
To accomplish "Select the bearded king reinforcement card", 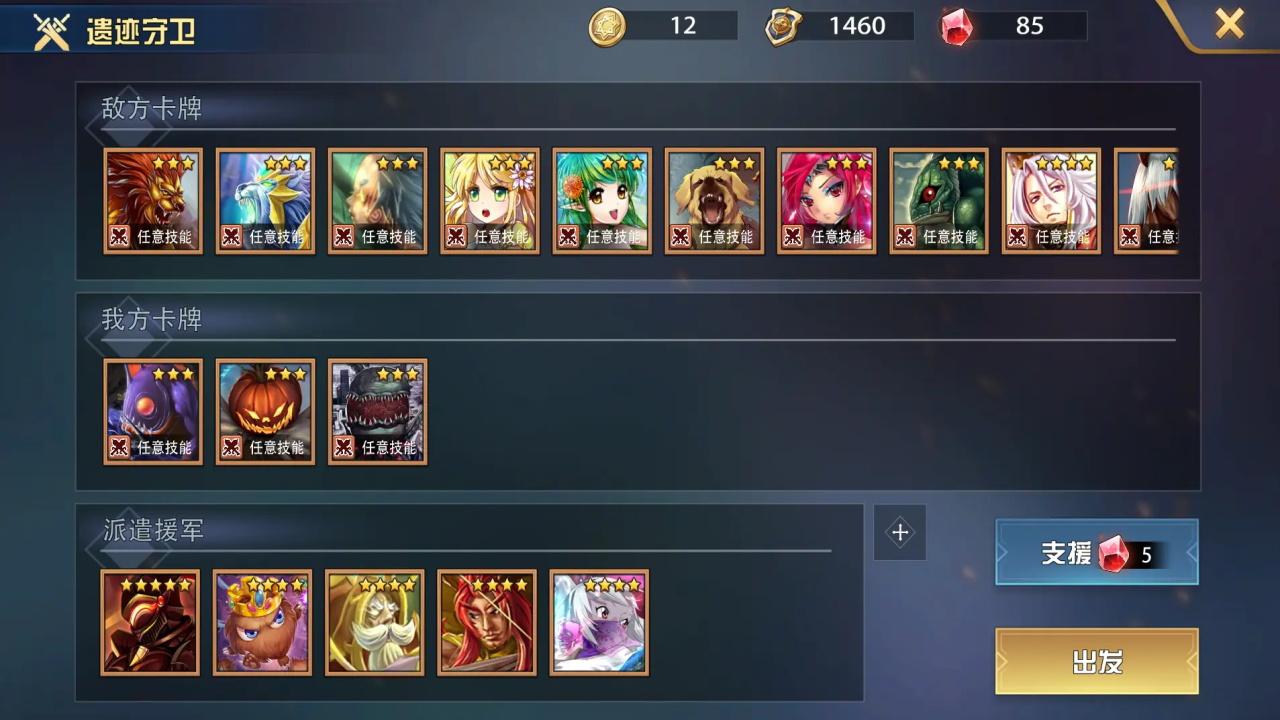I will click(x=374, y=622).
